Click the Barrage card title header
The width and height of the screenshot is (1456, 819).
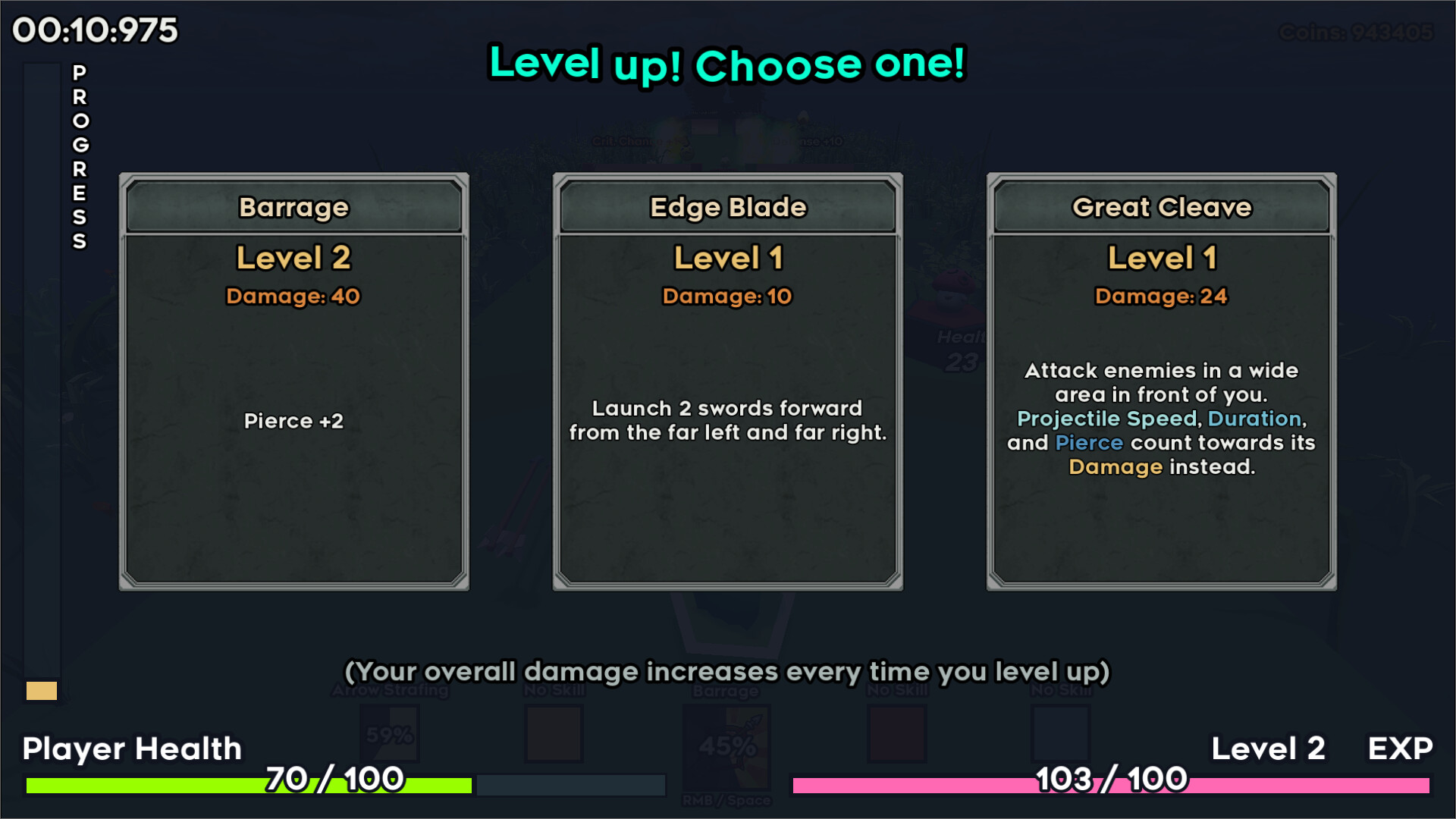[x=294, y=207]
